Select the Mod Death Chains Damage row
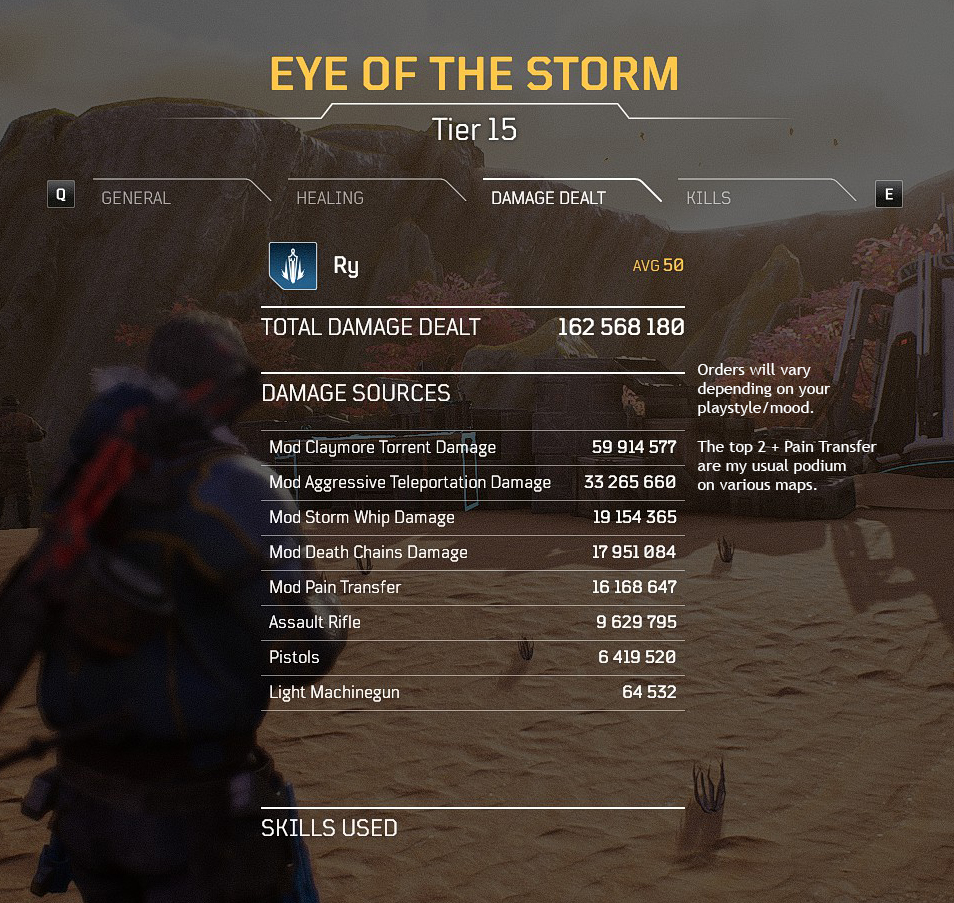The height and width of the screenshot is (903, 954). (472, 553)
